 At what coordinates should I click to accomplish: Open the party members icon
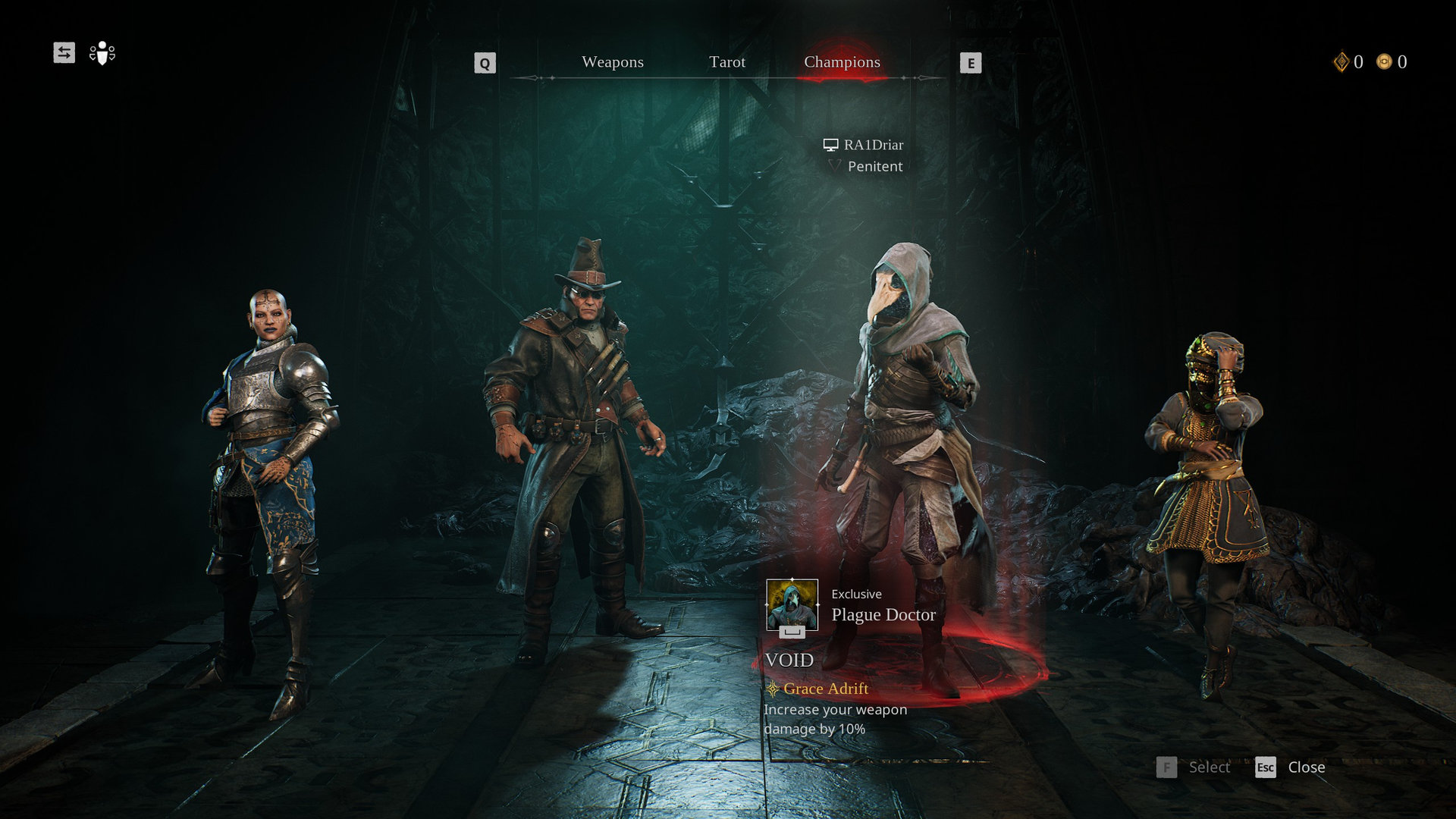[x=102, y=53]
